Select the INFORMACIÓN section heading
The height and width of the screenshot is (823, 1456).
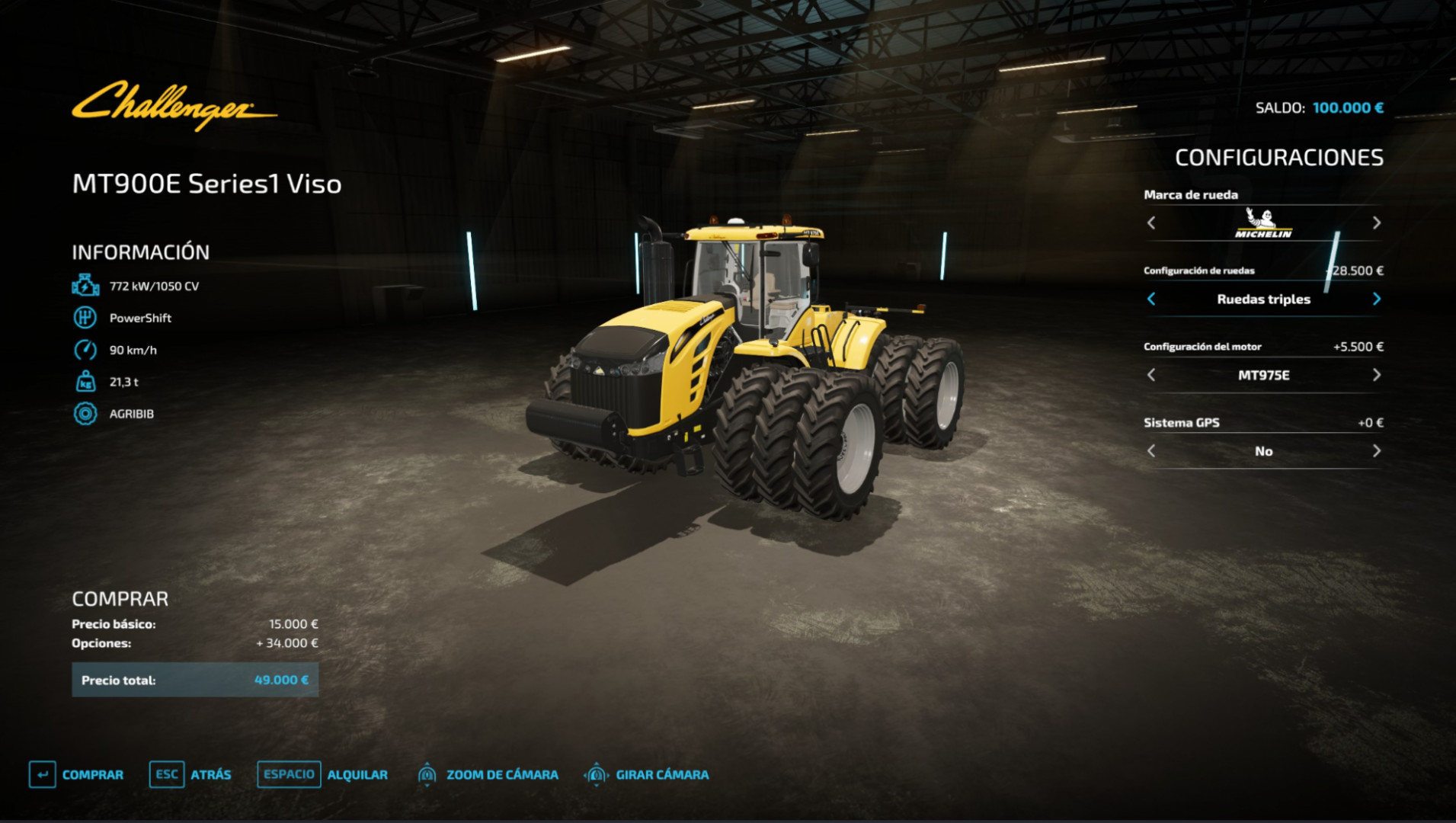click(140, 251)
